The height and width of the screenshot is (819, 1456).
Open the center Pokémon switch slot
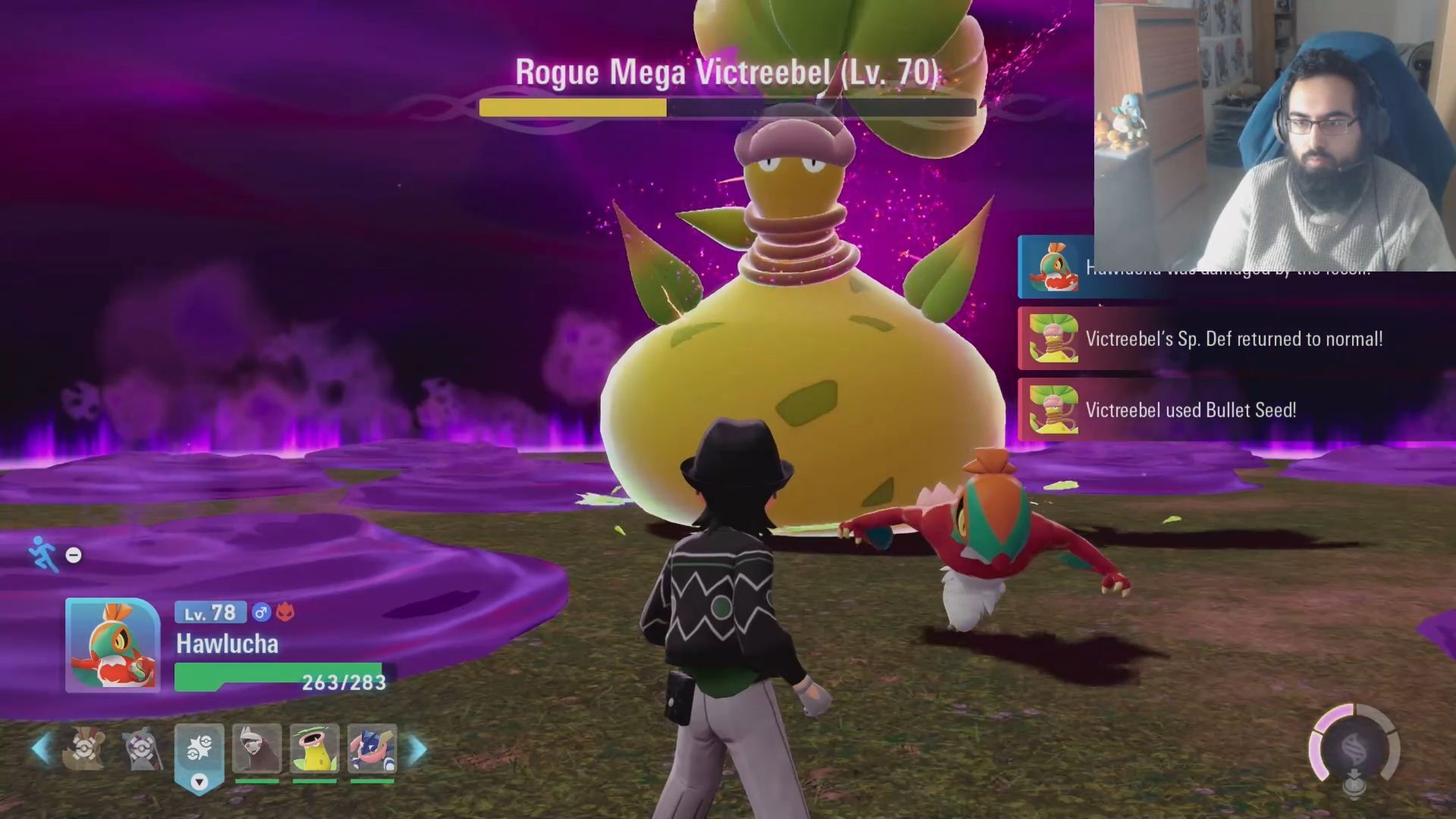199,751
